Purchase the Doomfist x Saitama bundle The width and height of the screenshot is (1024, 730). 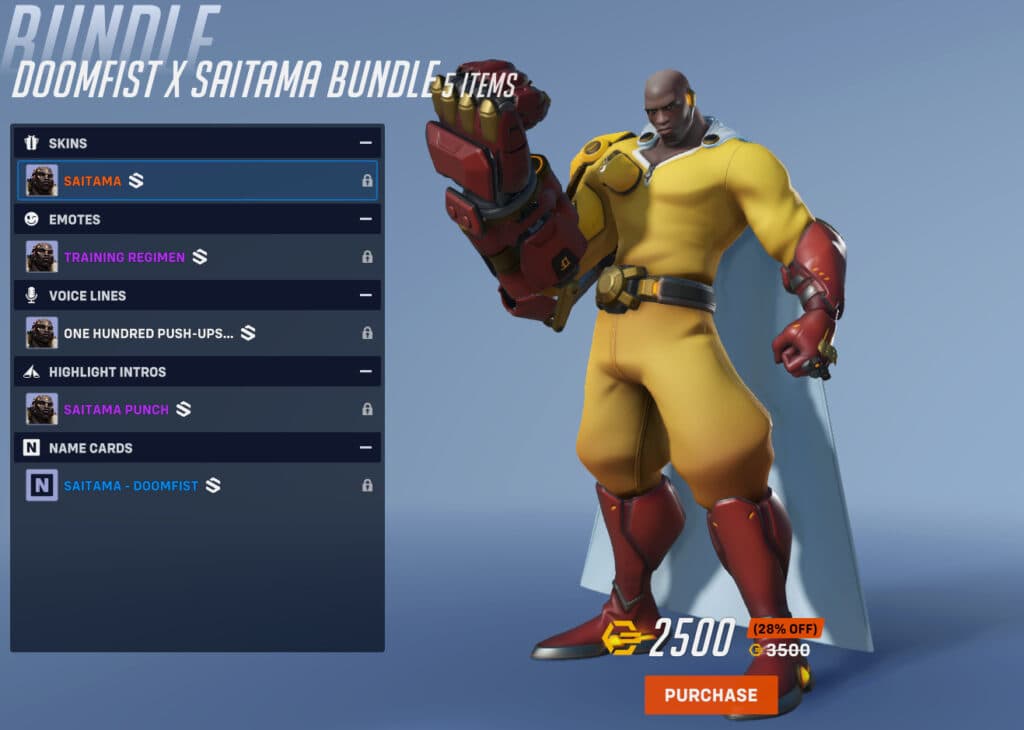pos(710,695)
